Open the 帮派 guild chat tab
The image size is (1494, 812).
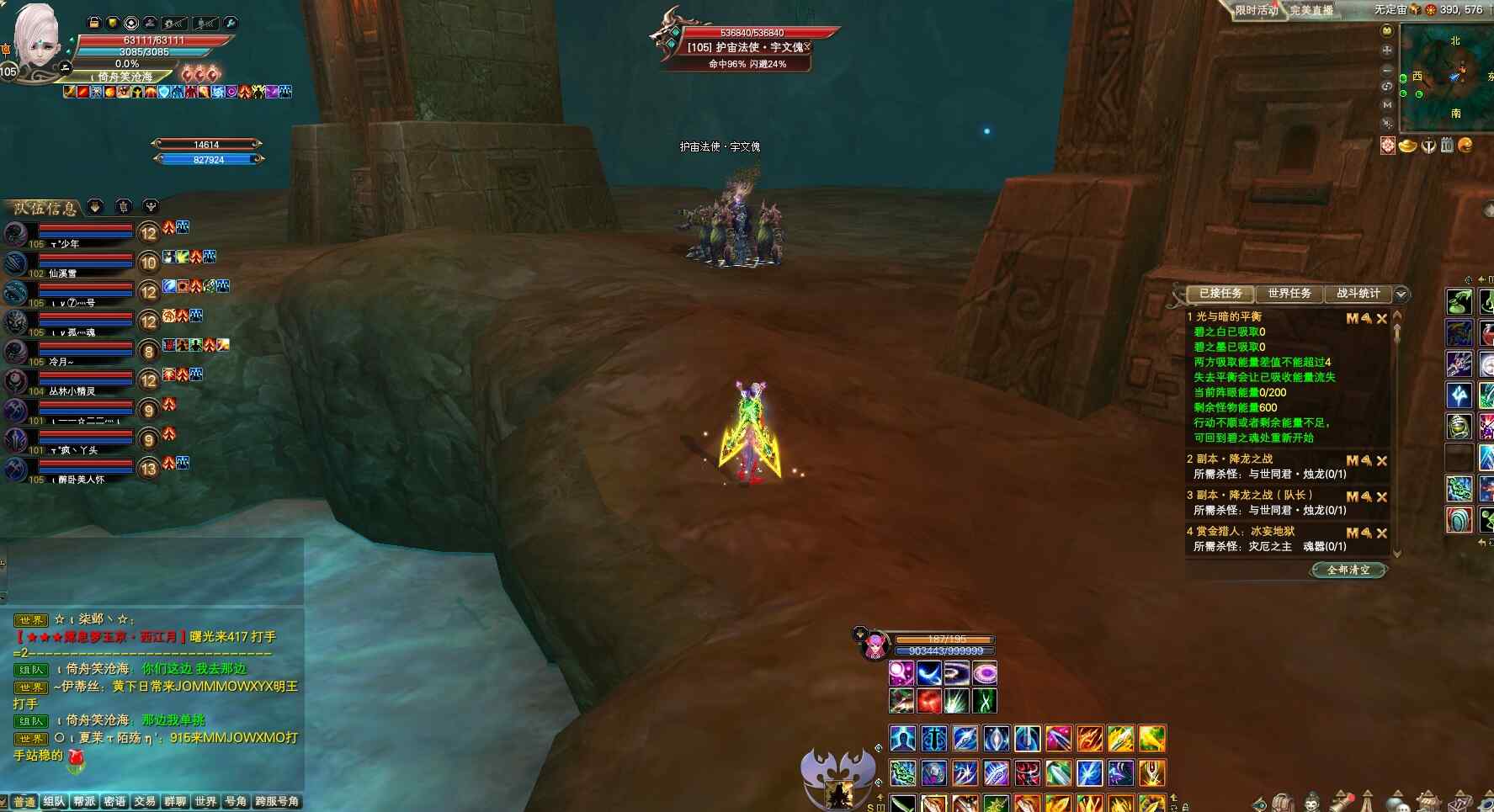[84, 802]
